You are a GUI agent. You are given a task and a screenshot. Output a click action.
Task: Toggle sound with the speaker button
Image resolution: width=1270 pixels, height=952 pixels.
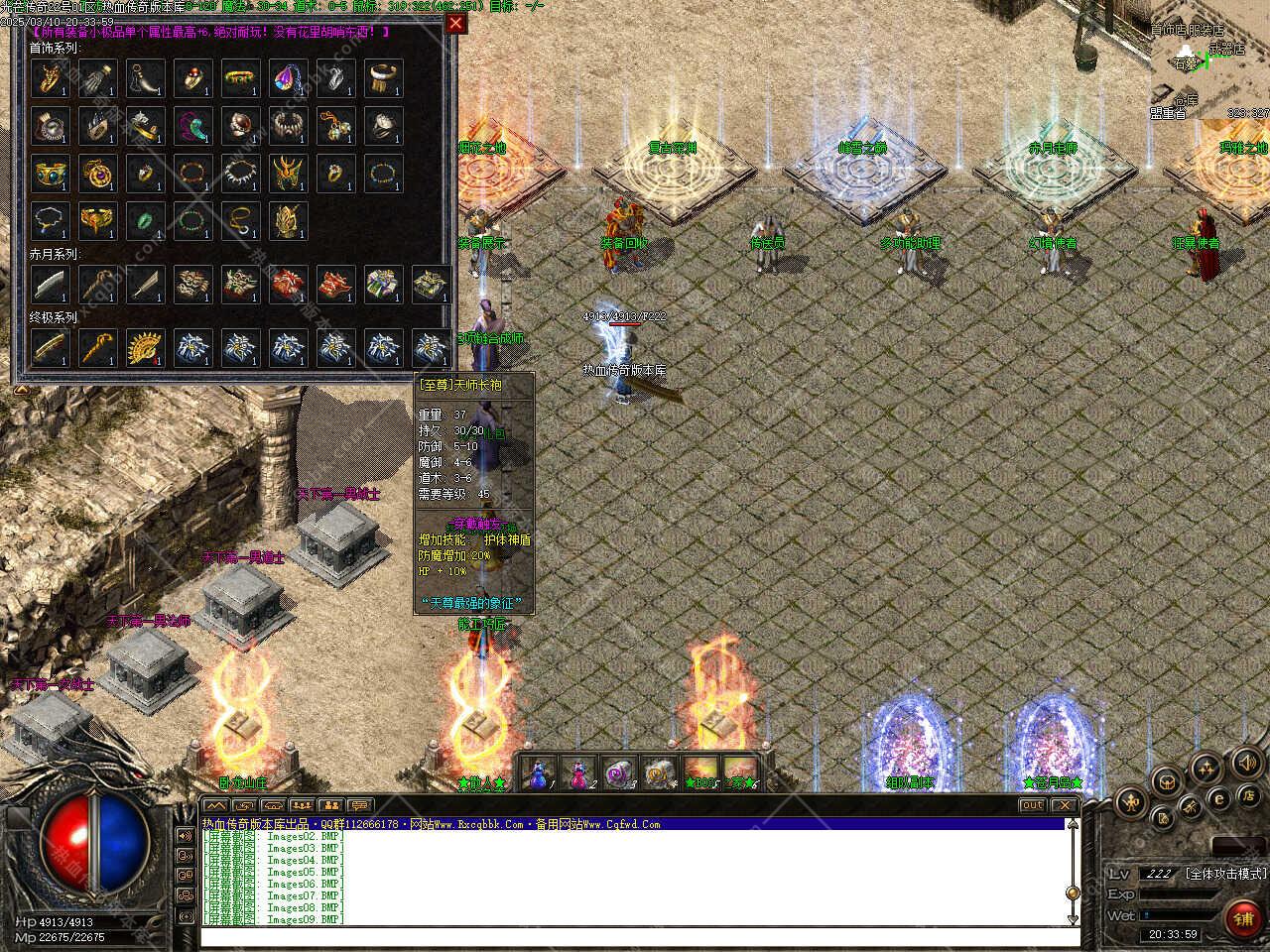coord(1245,763)
